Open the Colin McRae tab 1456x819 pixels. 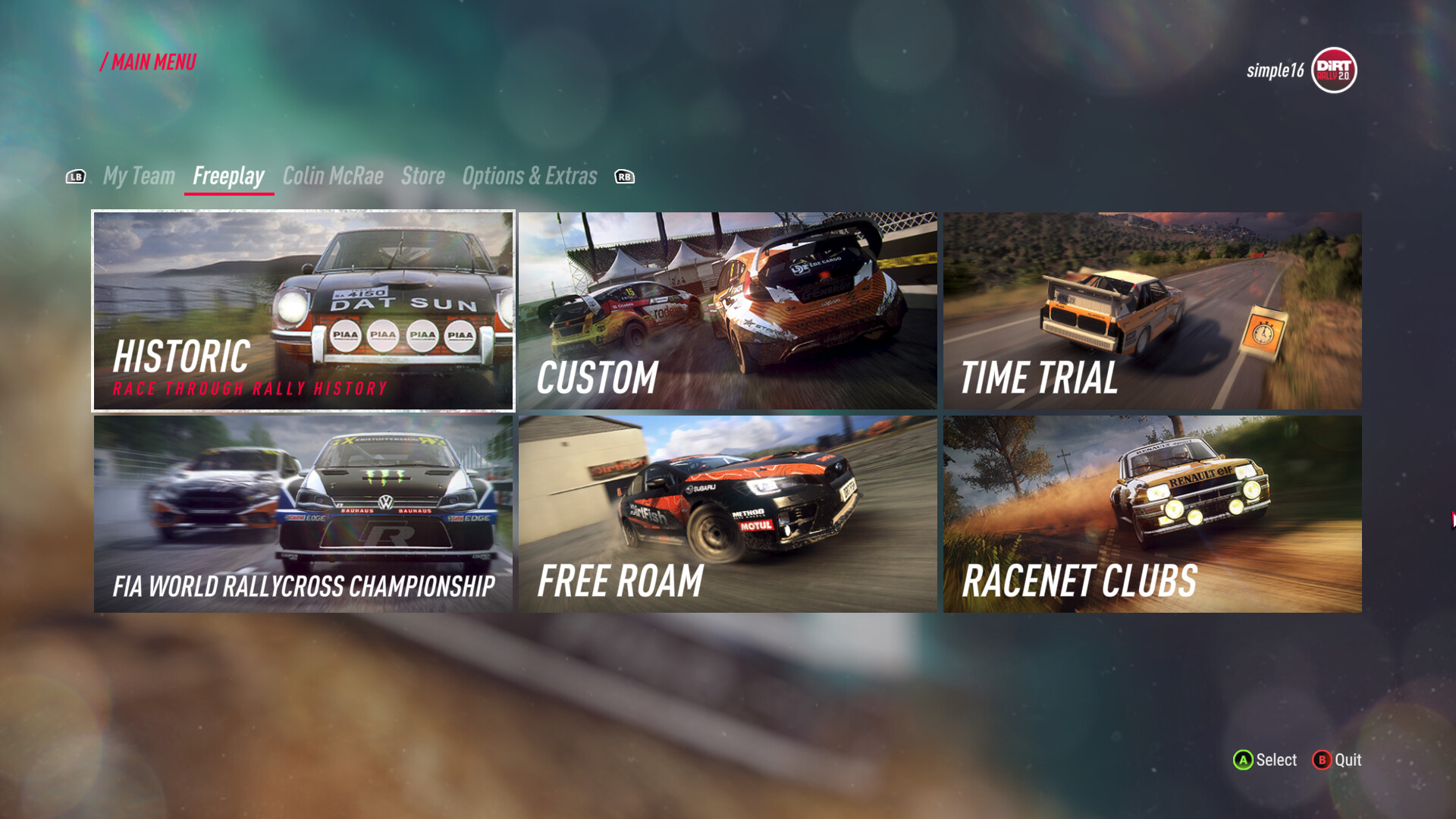click(333, 176)
